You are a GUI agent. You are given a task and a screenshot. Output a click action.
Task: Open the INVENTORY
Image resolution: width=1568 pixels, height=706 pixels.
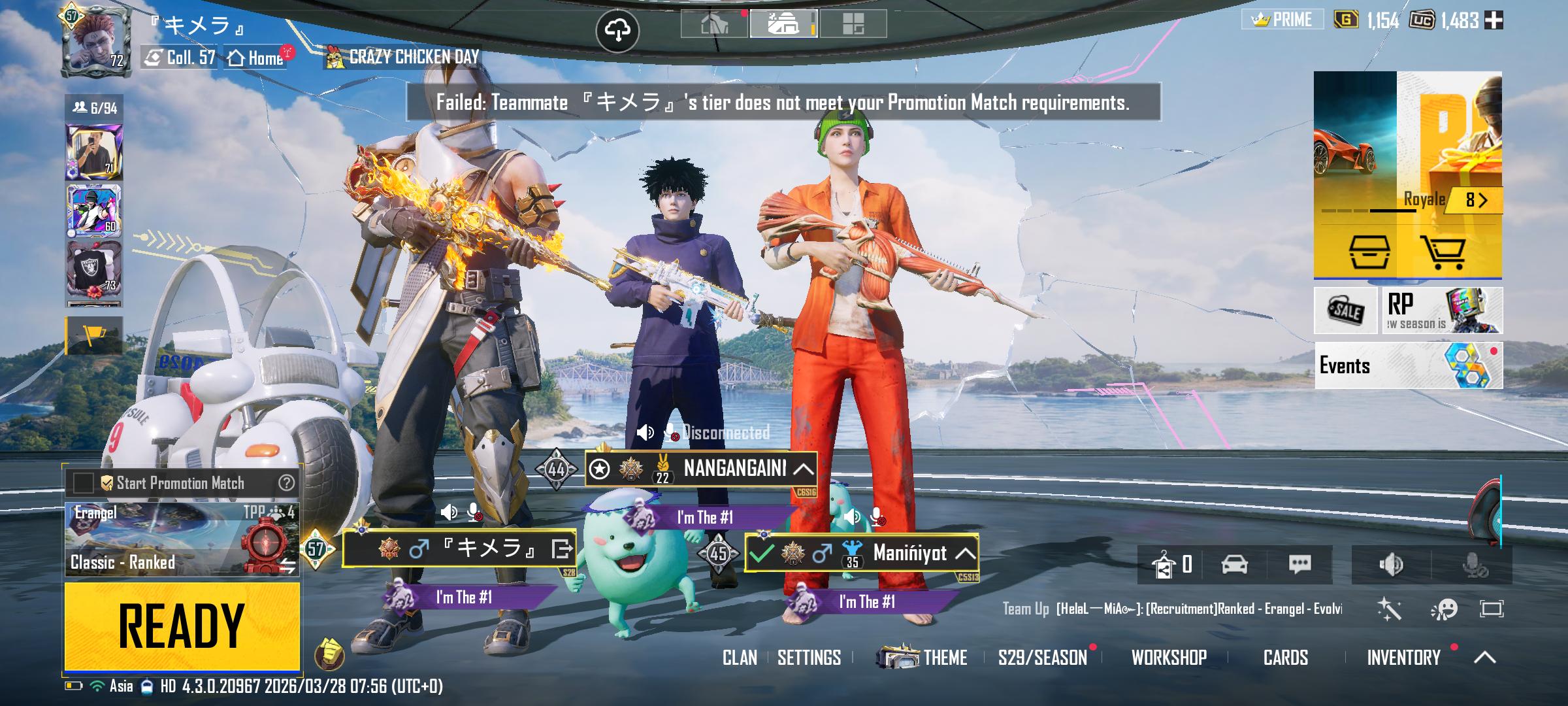pos(1403,658)
